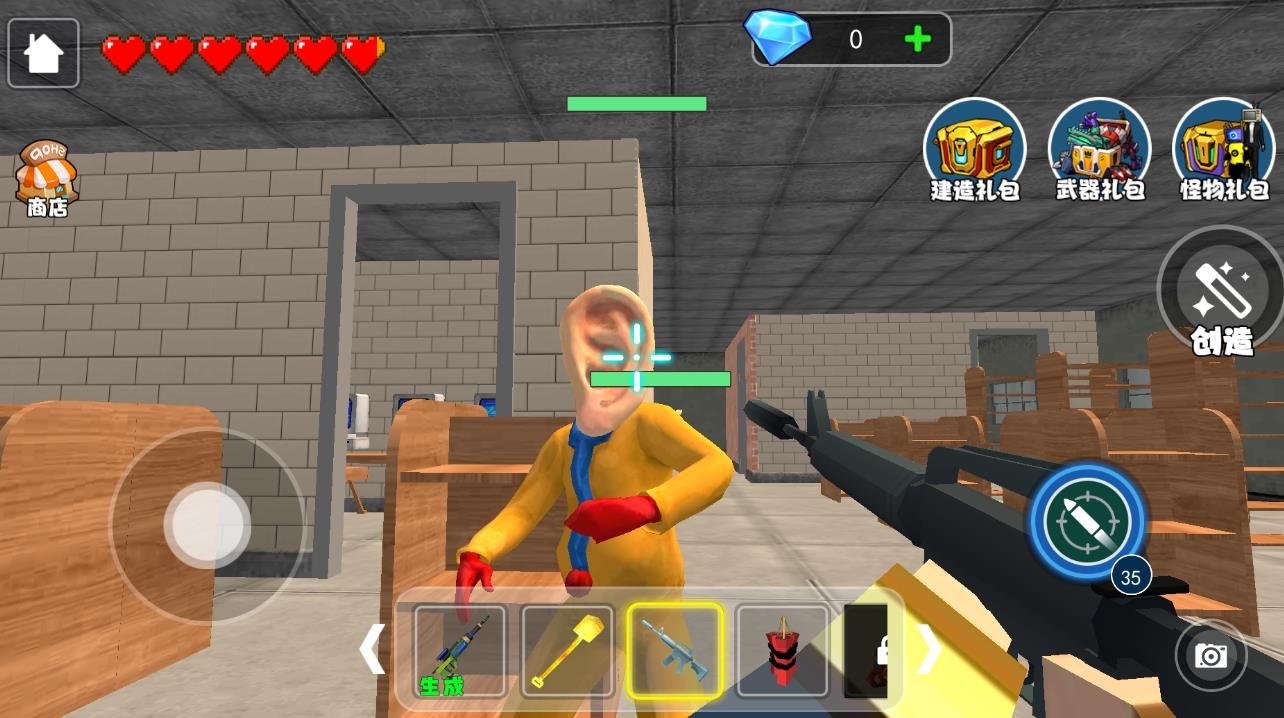
Task: Select the golden shovel hotbar slot
Action: (x=567, y=651)
